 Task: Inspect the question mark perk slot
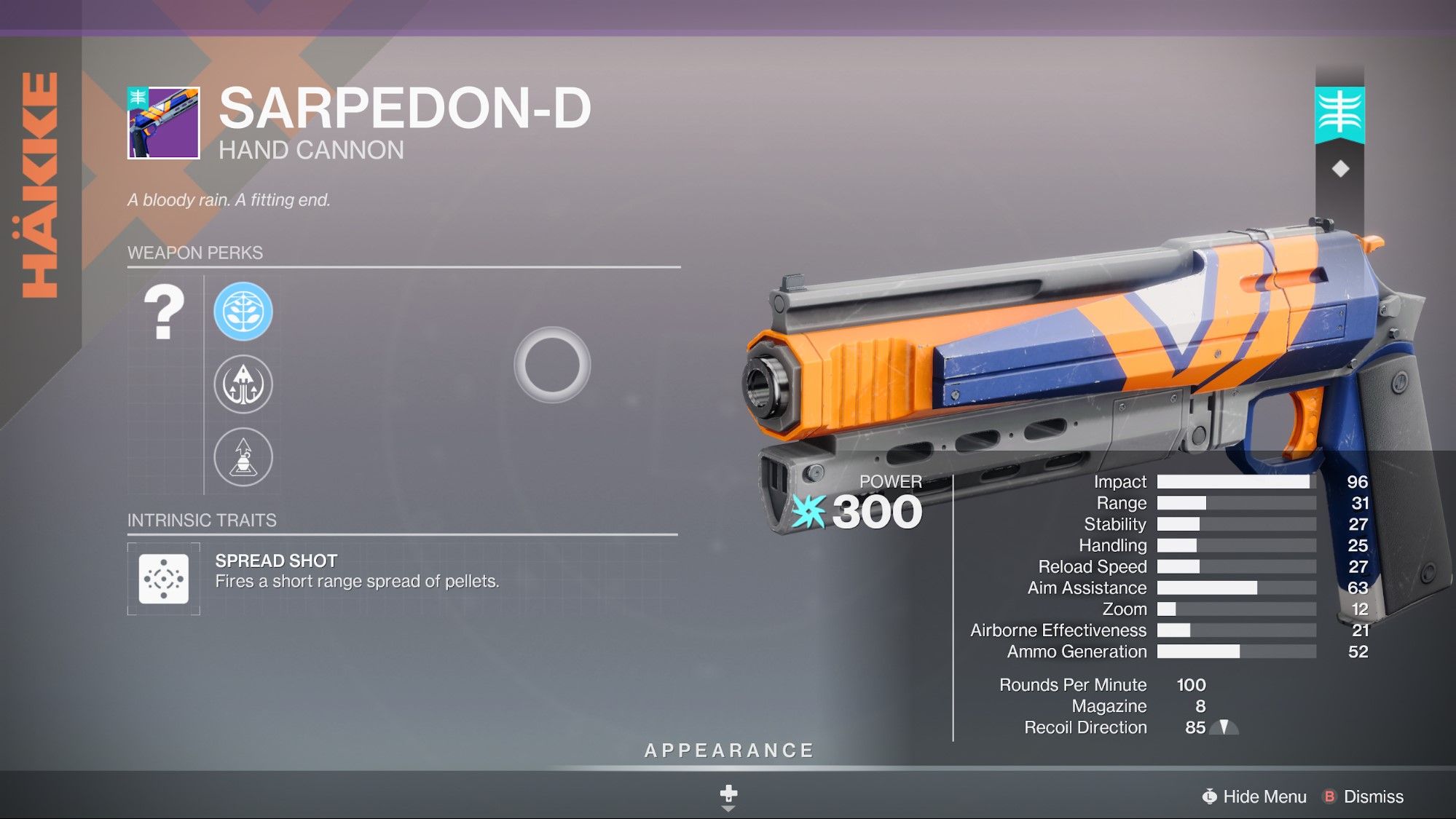(165, 313)
